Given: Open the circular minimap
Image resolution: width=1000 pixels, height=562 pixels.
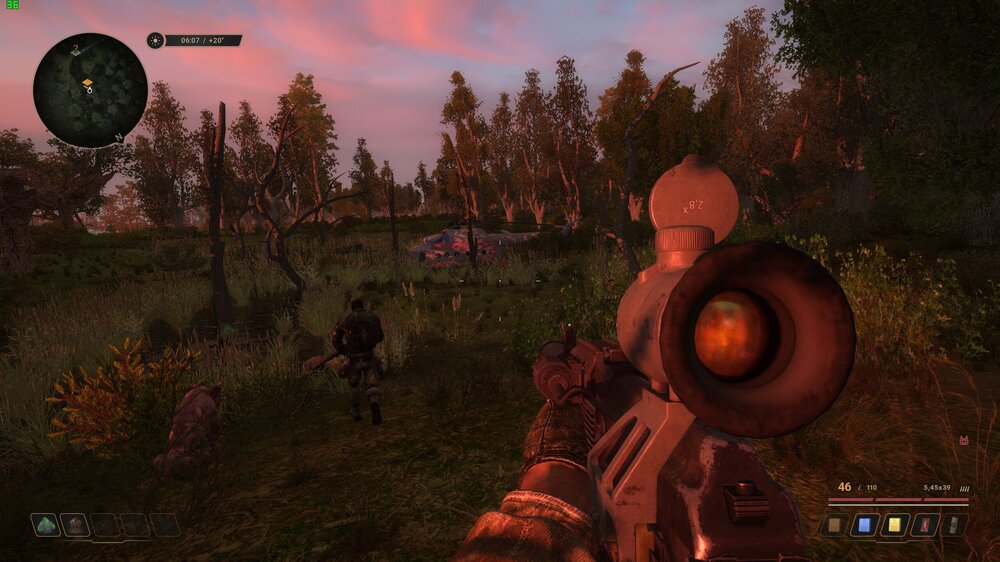Looking at the screenshot, I should pyautogui.click(x=90, y=90).
